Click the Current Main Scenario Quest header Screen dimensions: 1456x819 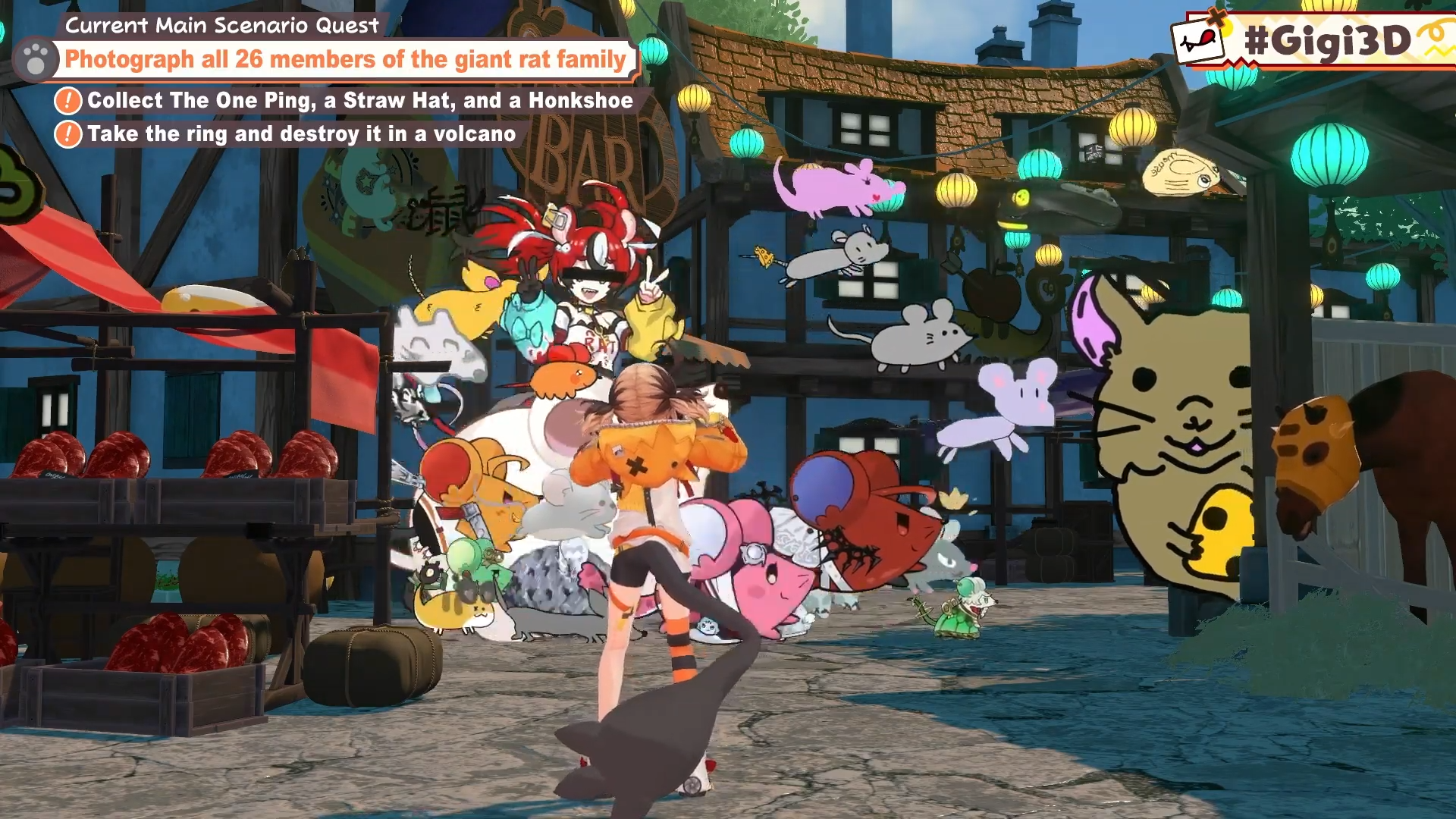pyautogui.click(x=221, y=25)
